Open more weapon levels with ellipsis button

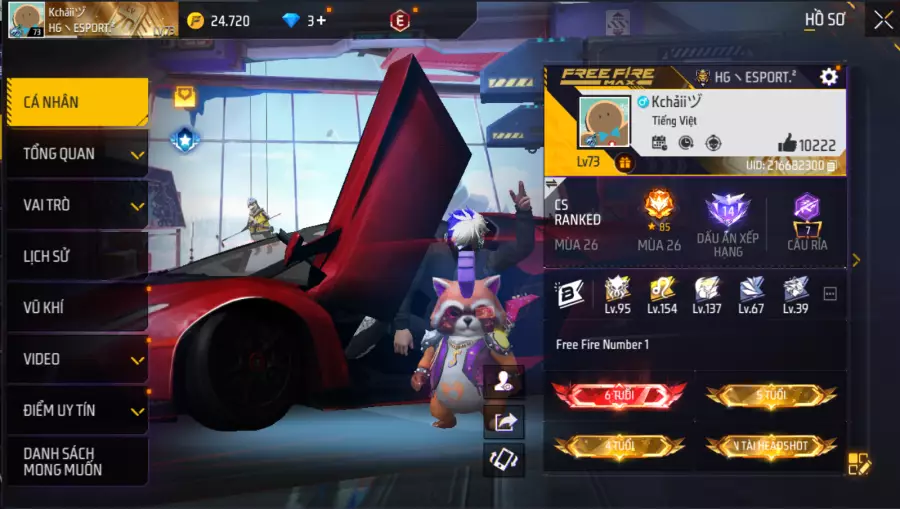830,294
